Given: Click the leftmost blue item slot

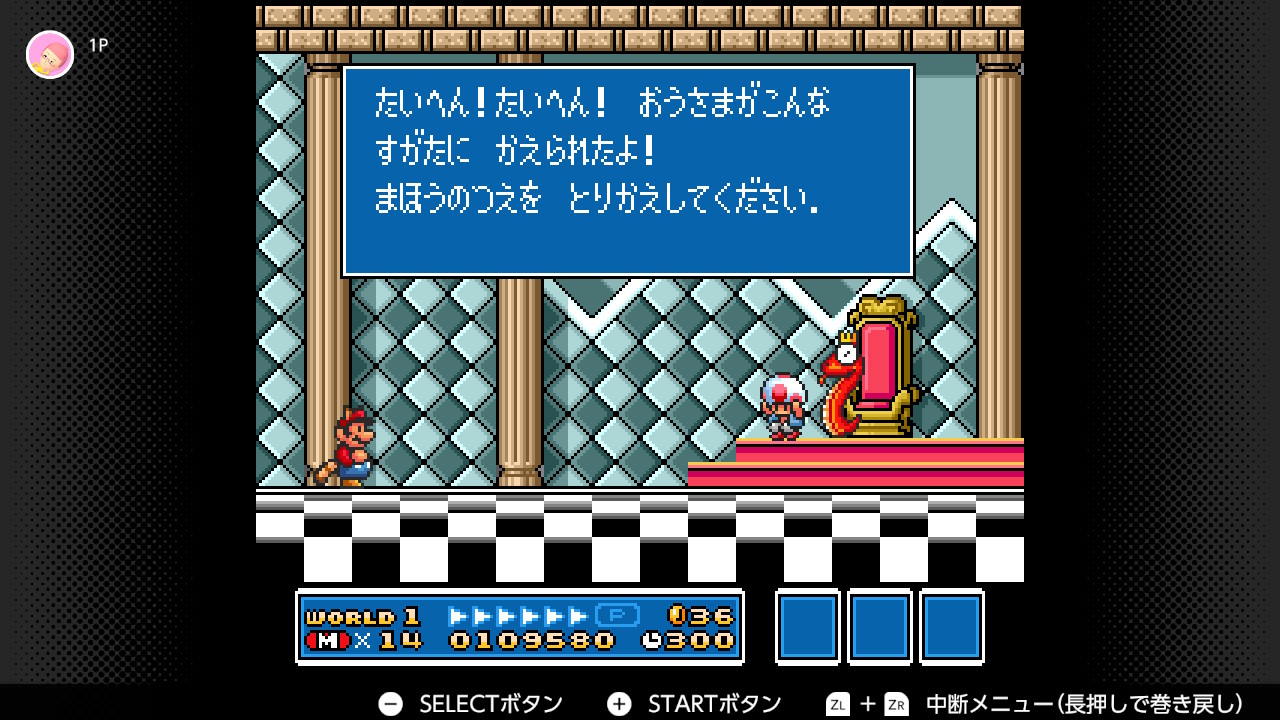Looking at the screenshot, I should pyautogui.click(x=807, y=627).
